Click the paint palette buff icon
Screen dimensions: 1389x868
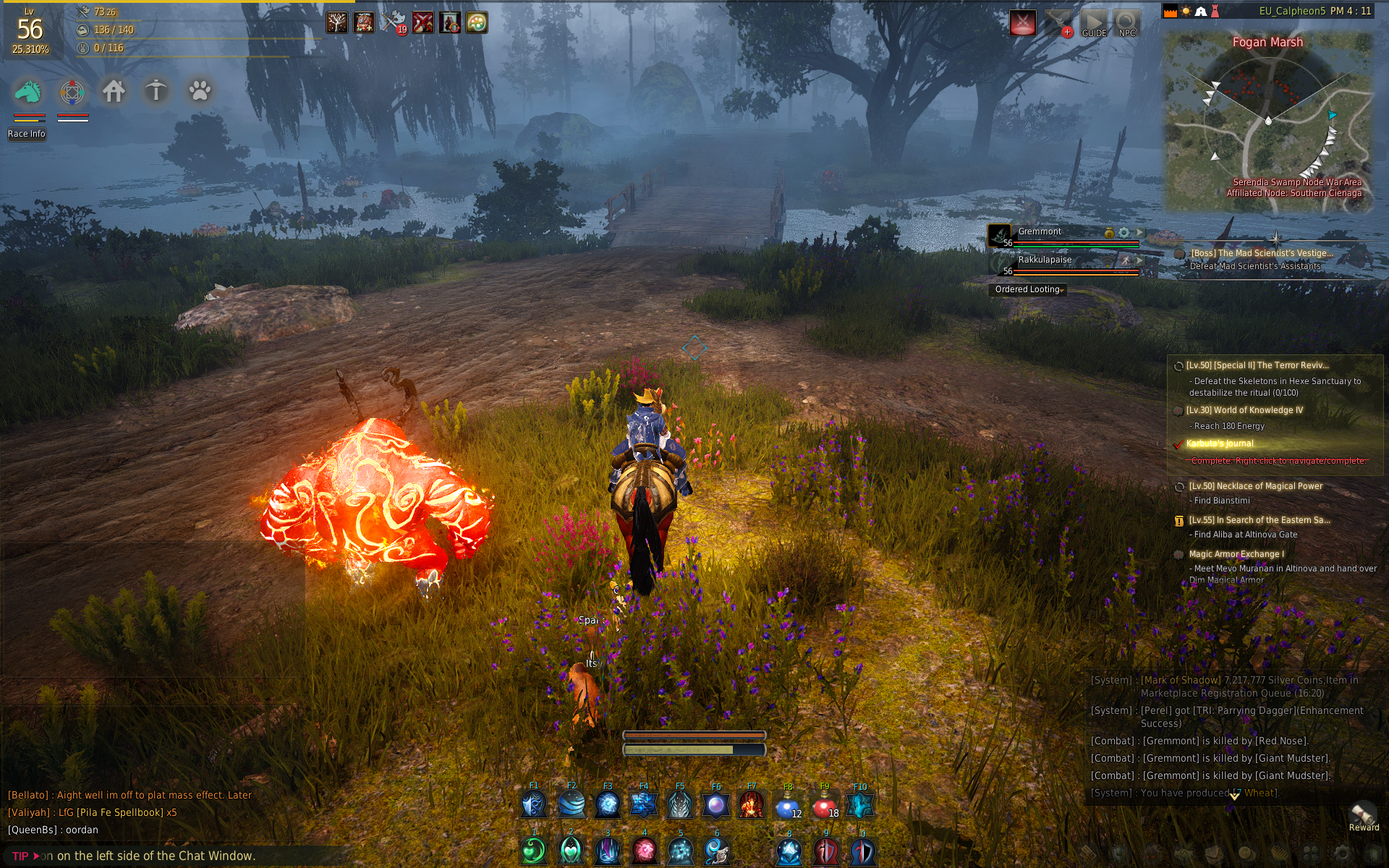tap(476, 23)
